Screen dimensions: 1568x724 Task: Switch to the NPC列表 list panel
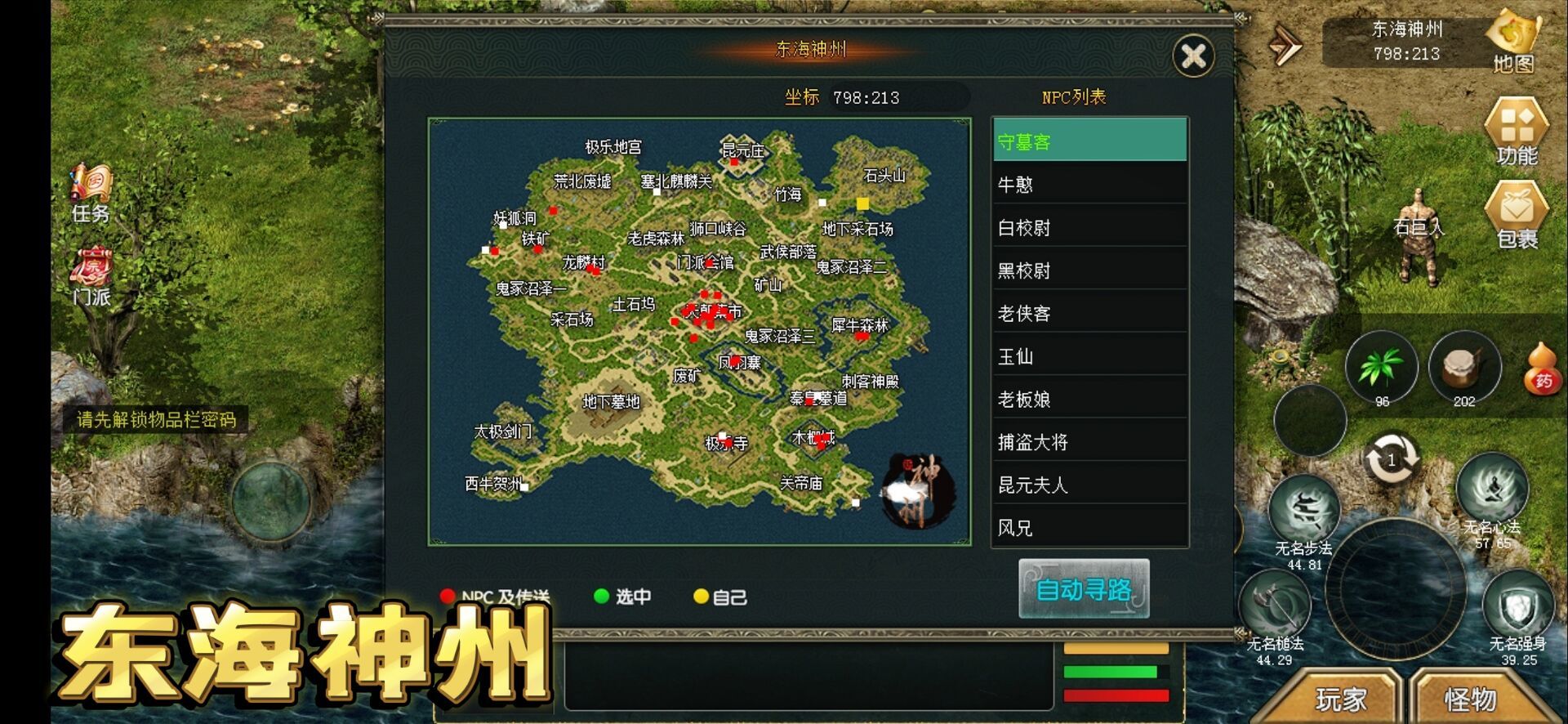point(1076,96)
